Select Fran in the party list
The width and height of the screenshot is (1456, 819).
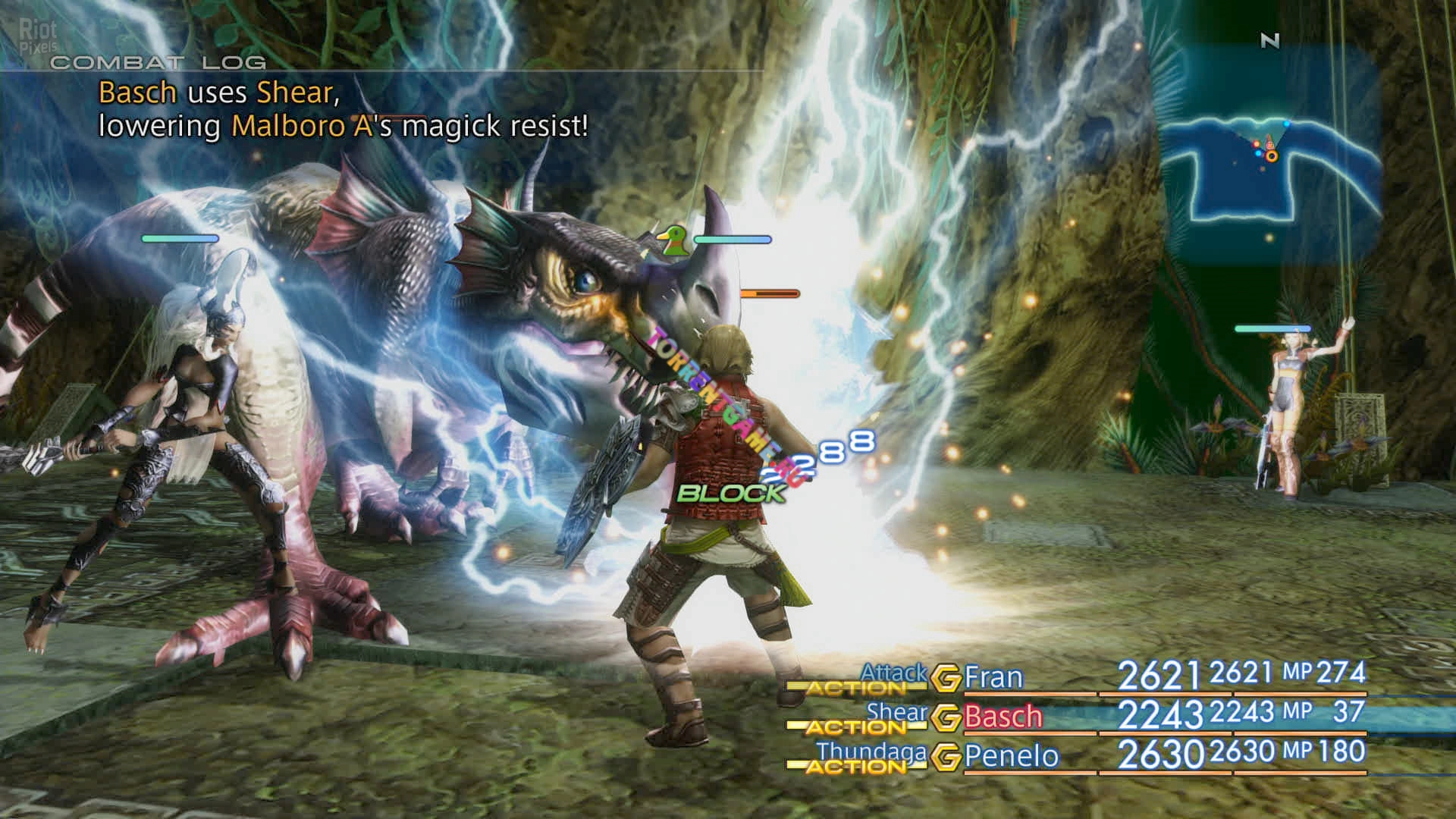(x=993, y=677)
